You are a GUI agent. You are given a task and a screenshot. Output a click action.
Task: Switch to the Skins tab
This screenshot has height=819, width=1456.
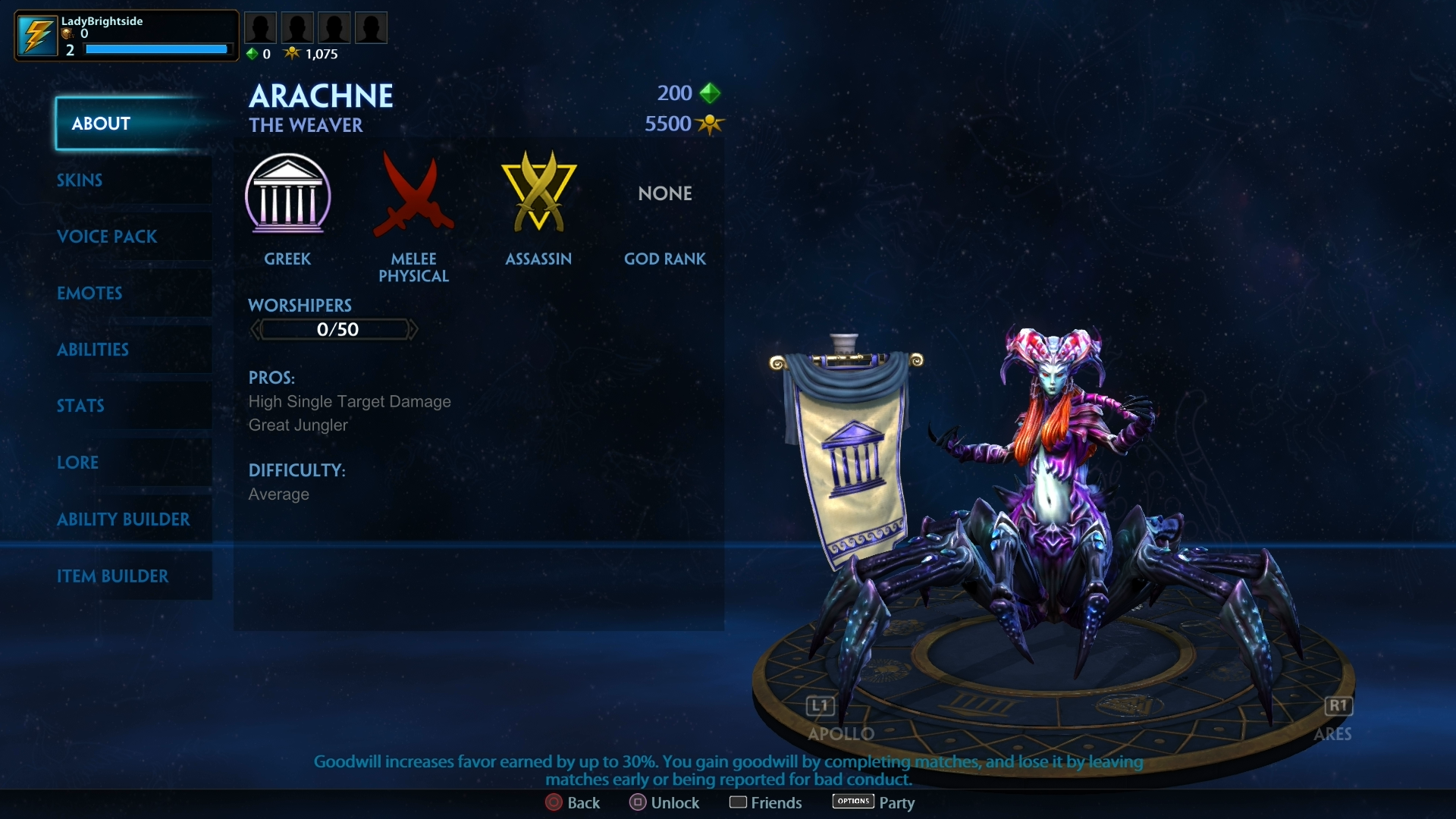pos(79,180)
